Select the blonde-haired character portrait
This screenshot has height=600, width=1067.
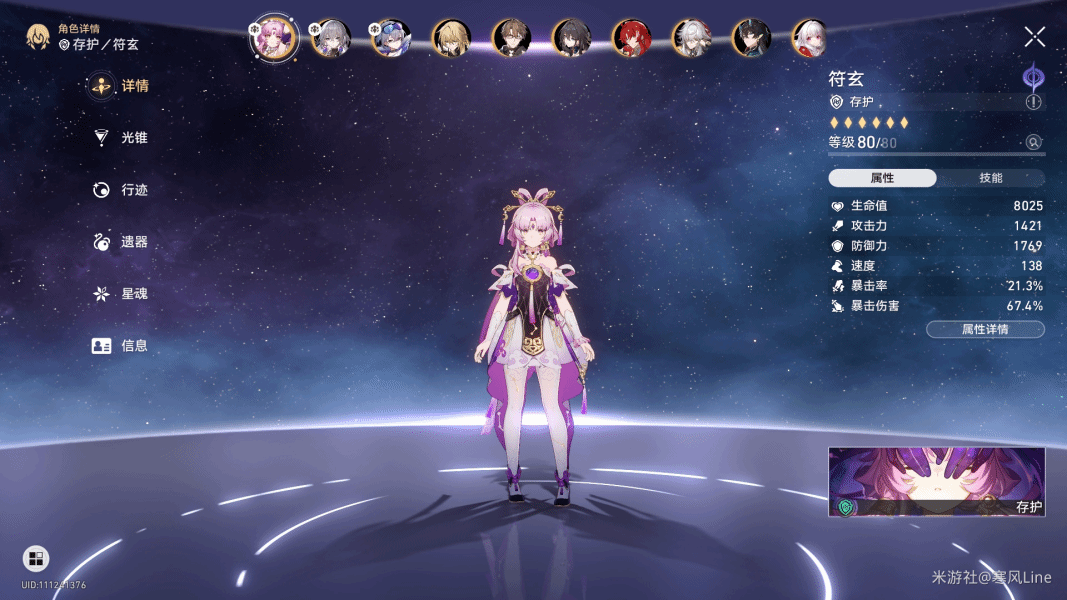pyautogui.click(x=451, y=39)
